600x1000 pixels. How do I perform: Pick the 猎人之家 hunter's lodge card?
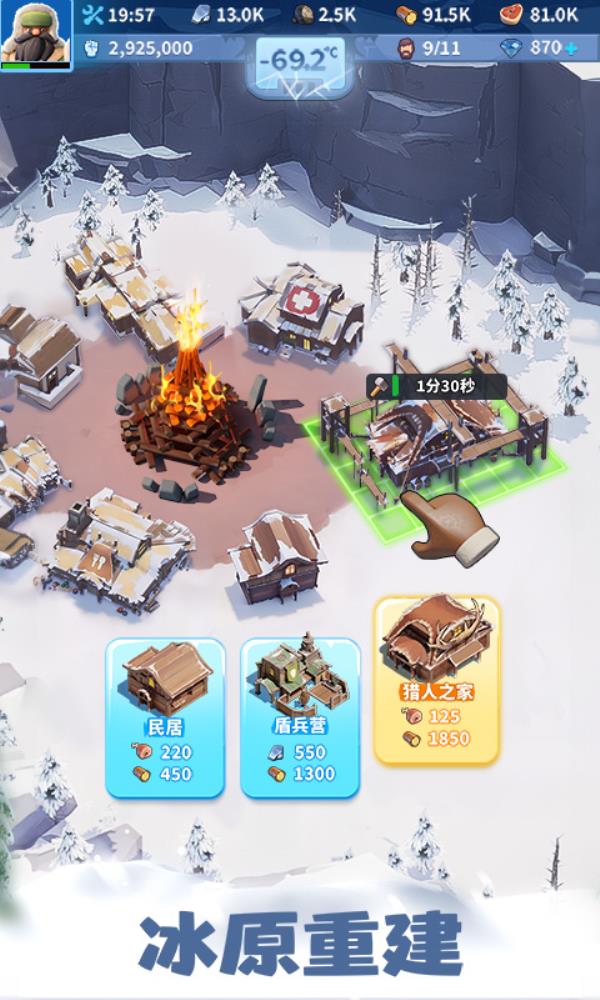[436, 680]
